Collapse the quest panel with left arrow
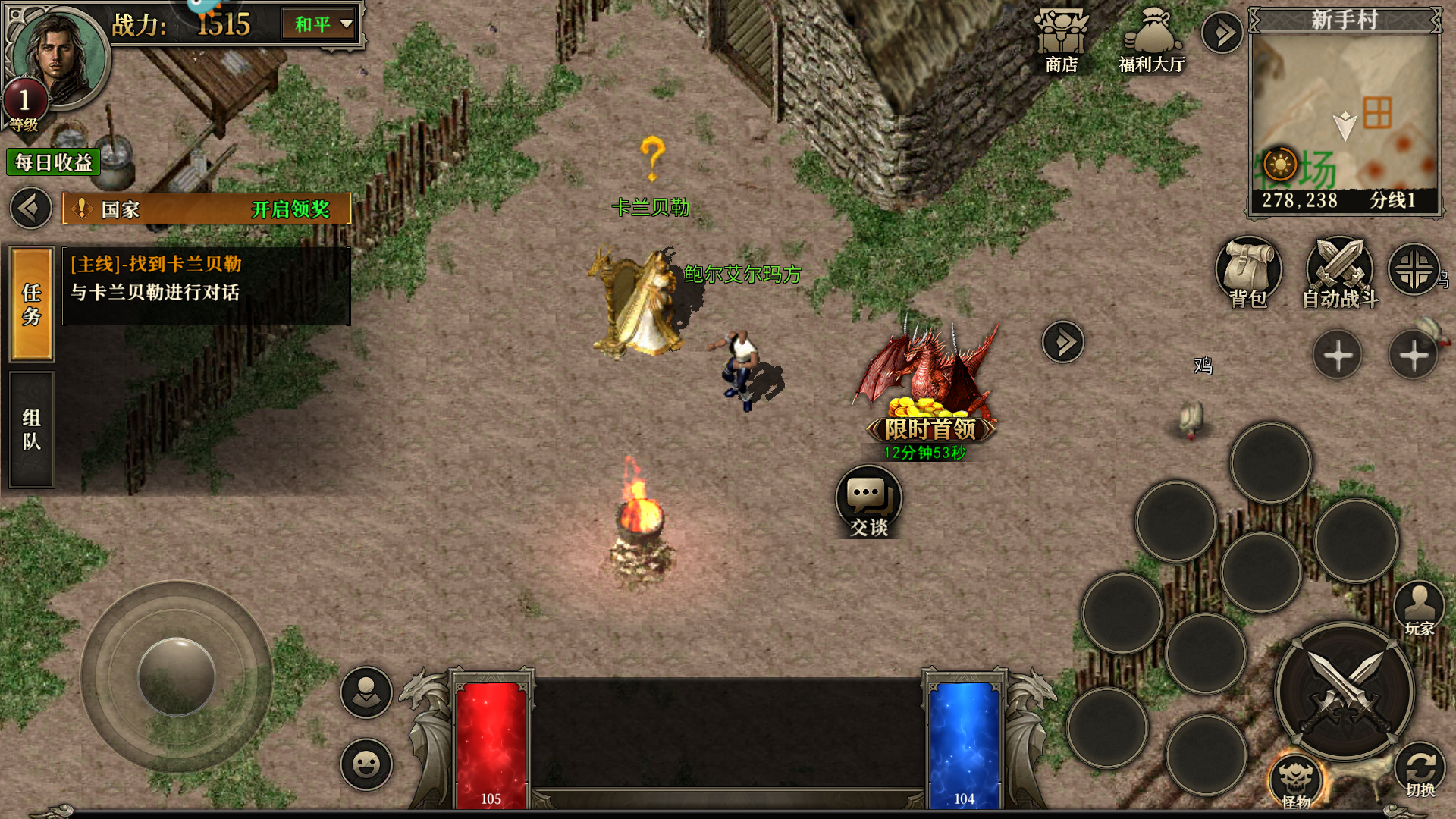This screenshot has width=1456, height=819. click(x=31, y=209)
